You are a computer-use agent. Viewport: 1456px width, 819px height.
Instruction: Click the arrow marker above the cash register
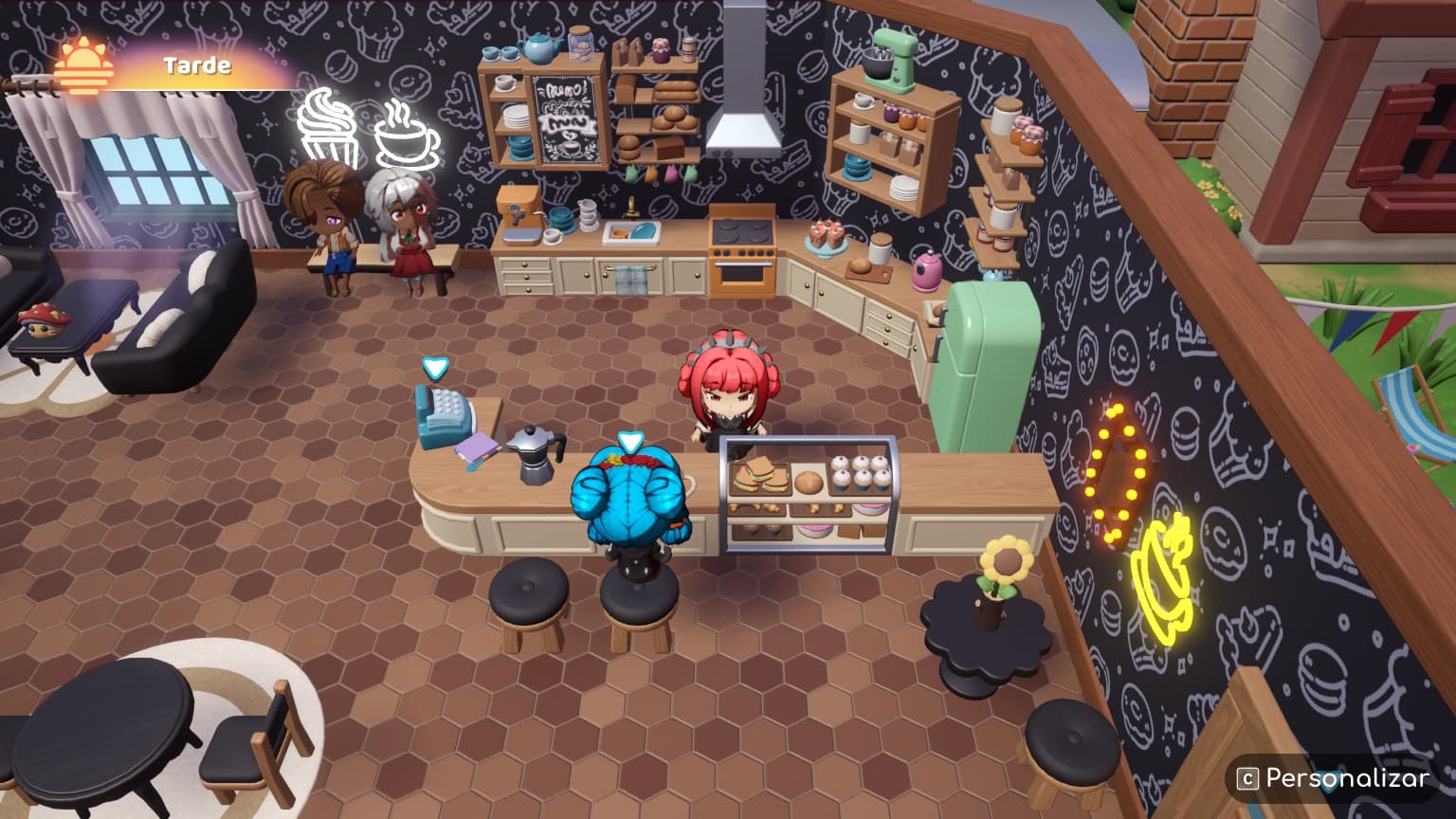(435, 368)
